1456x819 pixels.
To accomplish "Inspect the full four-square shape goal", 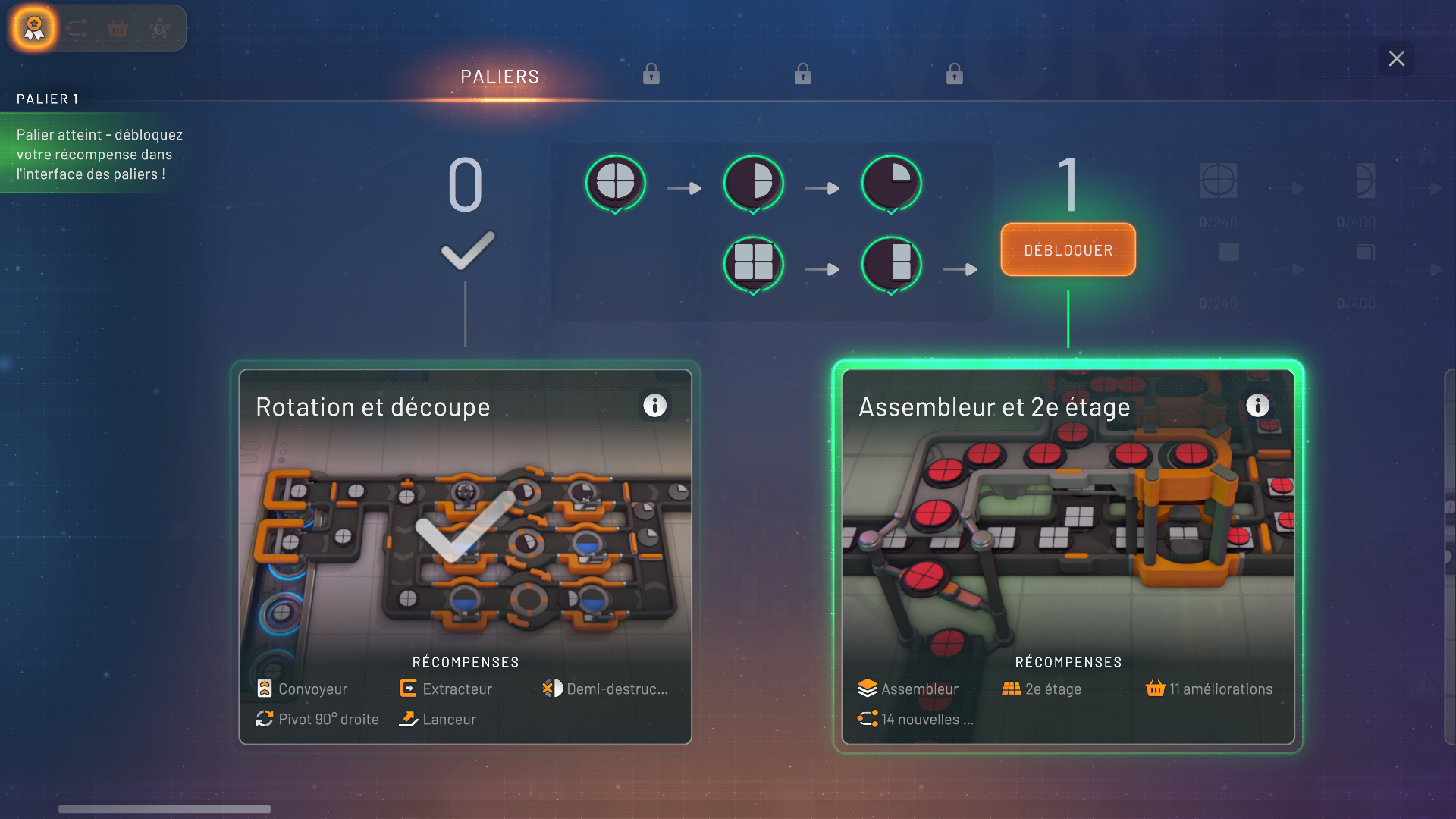I will 753,262.
